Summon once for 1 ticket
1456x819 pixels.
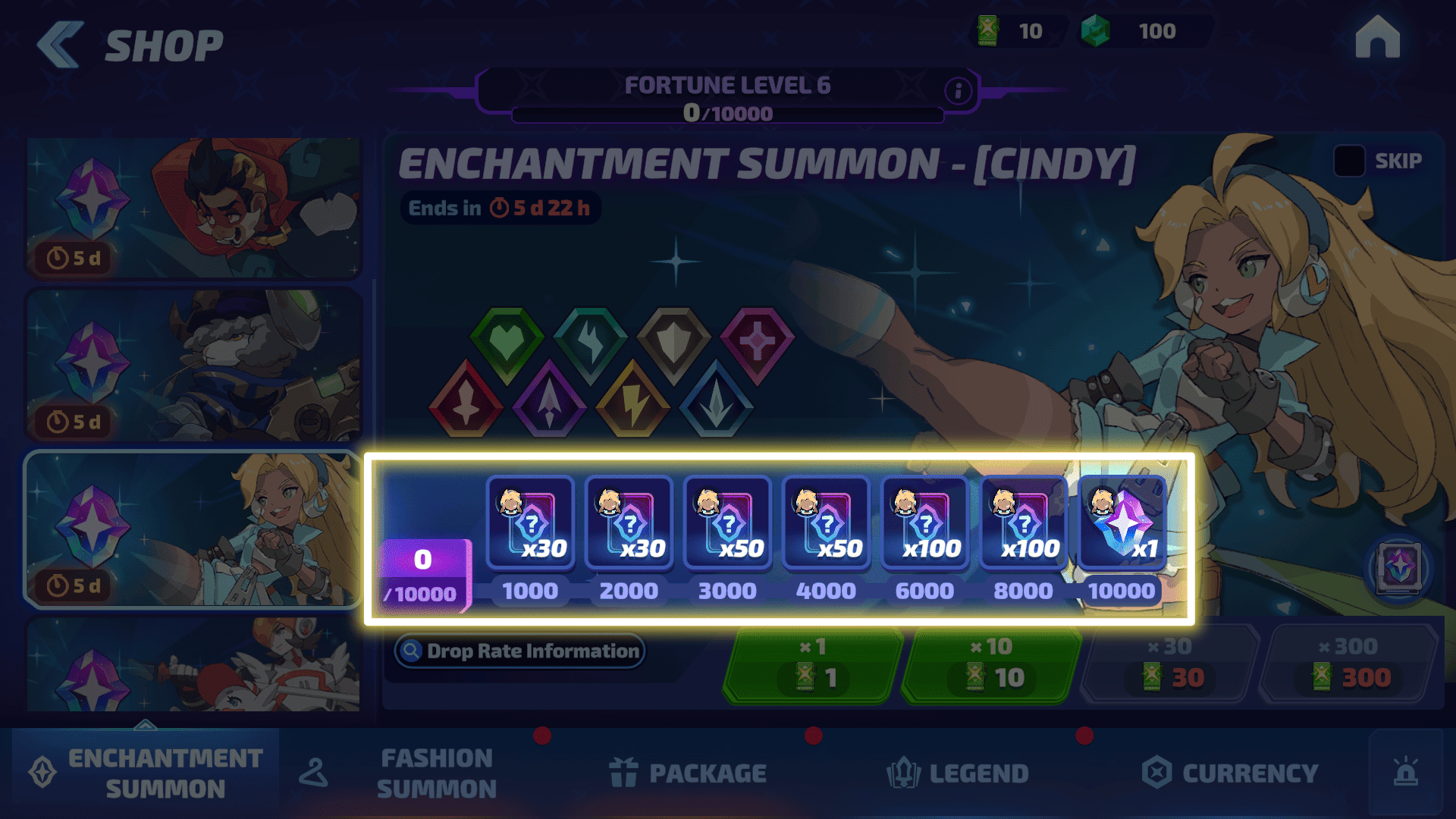point(813,665)
